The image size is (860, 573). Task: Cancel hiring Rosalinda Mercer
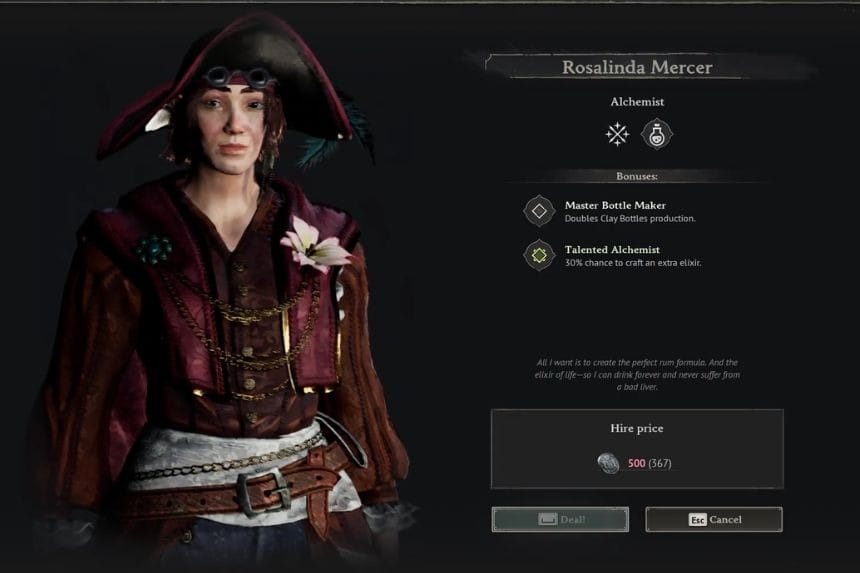[x=714, y=519]
